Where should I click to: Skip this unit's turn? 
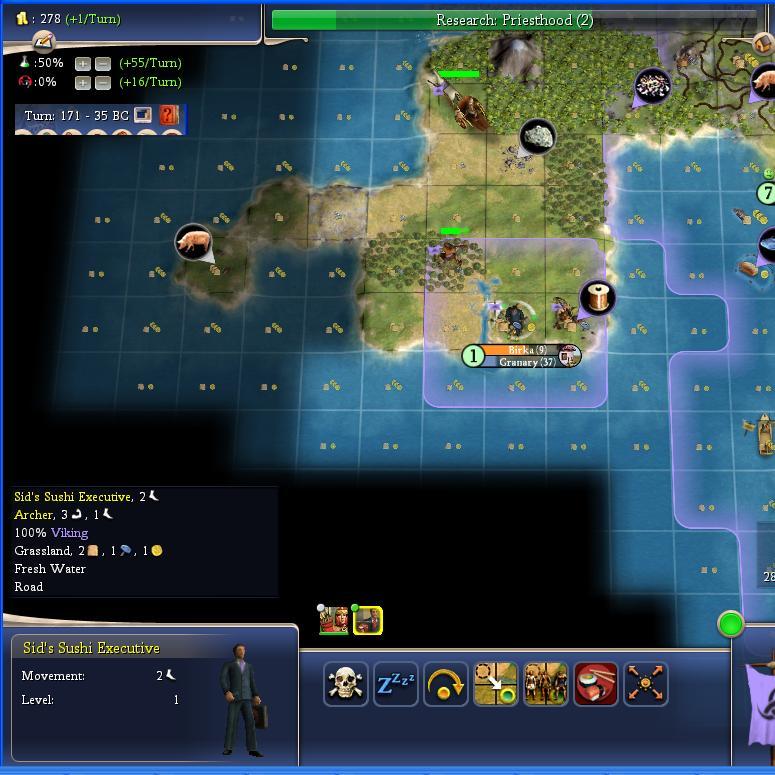pyautogui.click(x=446, y=684)
